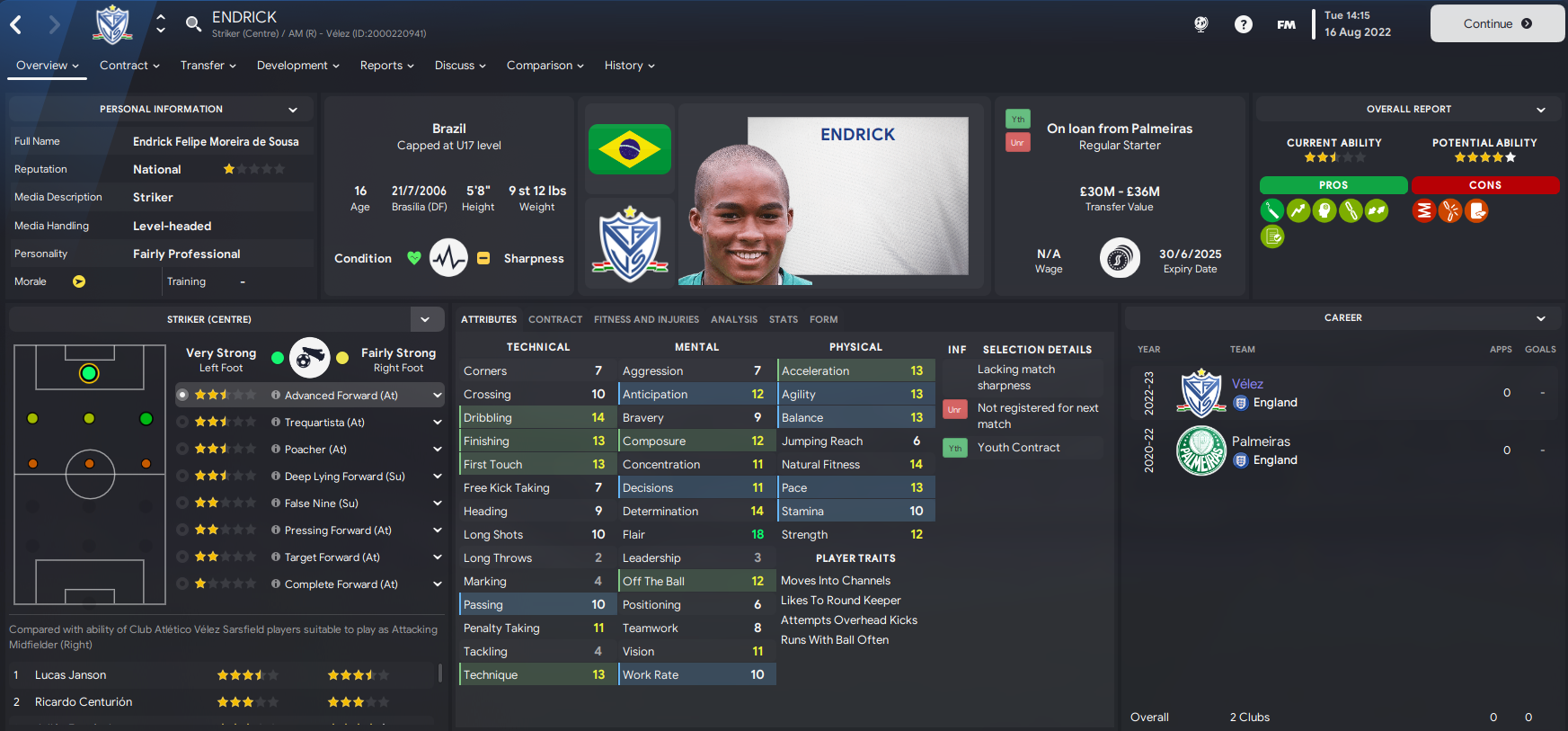Image resolution: width=1568 pixels, height=731 pixels.
Task: Click the Continue button
Action: (x=1497, y=24)
